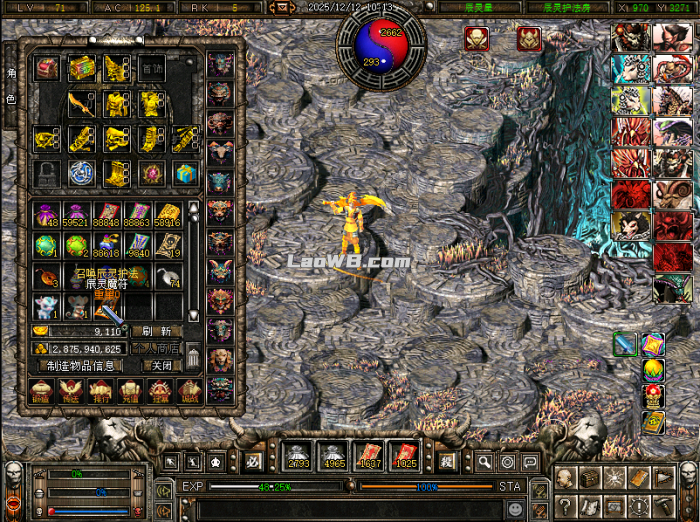
Task: Select the item stack numbered 59521
Action: pos(77,215)
